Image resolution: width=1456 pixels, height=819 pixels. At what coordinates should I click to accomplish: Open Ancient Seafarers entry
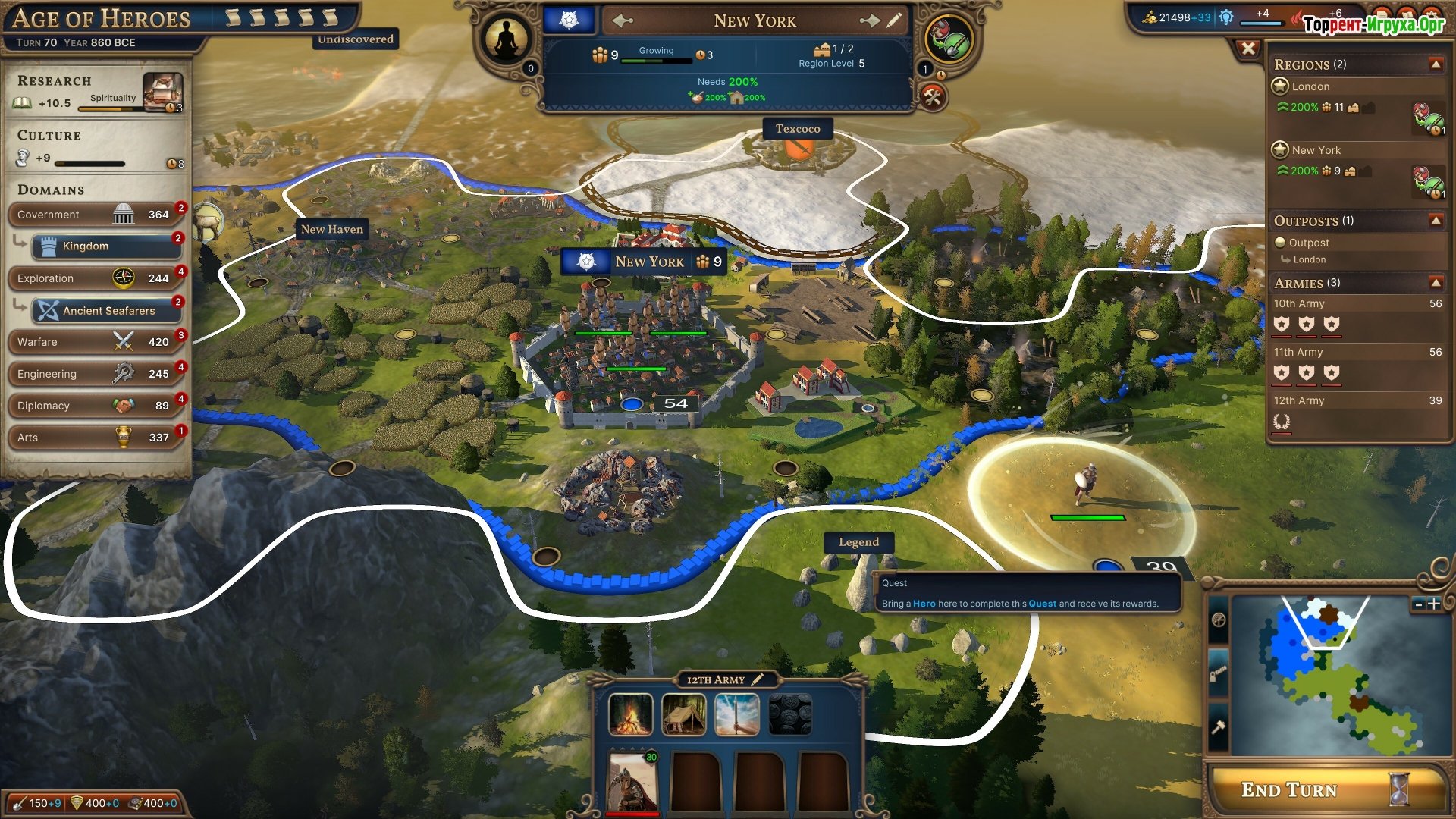pos(106,310)
